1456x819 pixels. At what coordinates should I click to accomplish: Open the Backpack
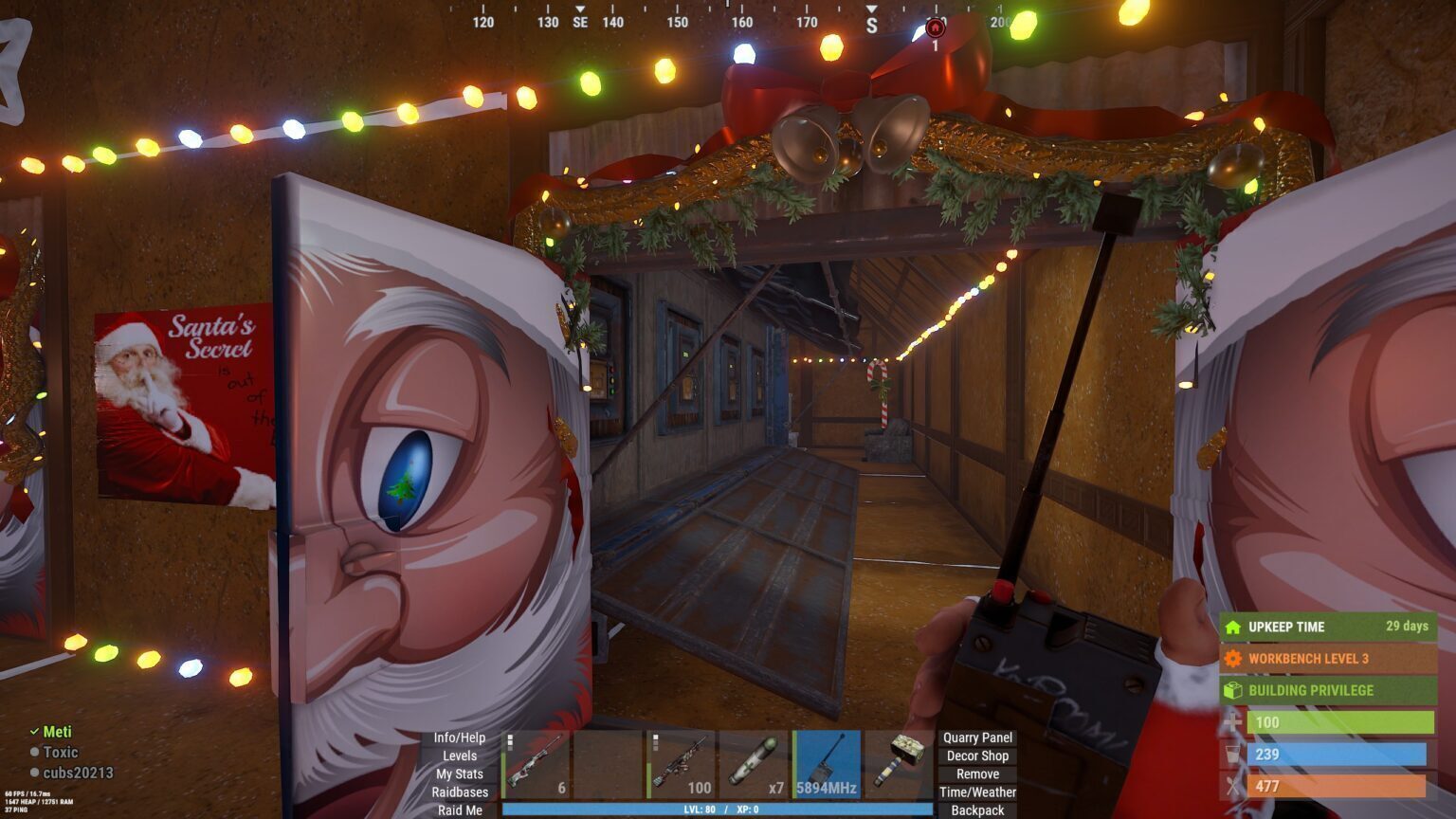[979, 810]
